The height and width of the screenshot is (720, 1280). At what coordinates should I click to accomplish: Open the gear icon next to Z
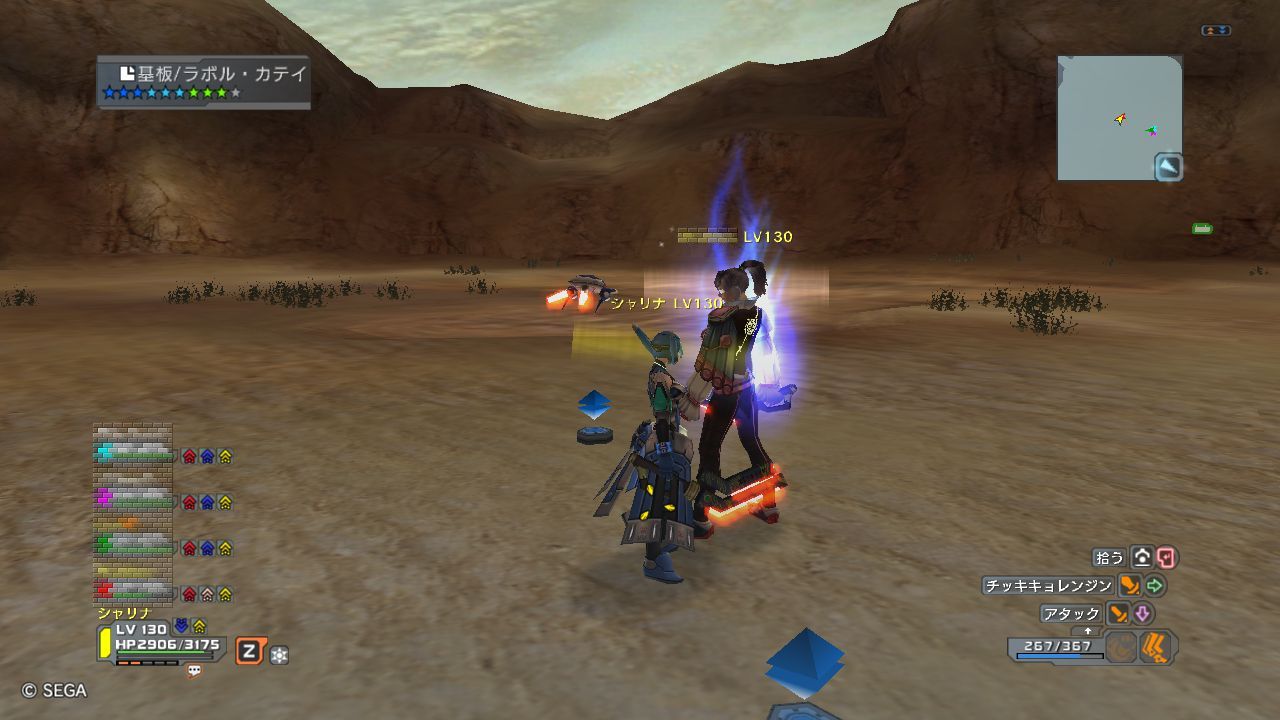279,655
